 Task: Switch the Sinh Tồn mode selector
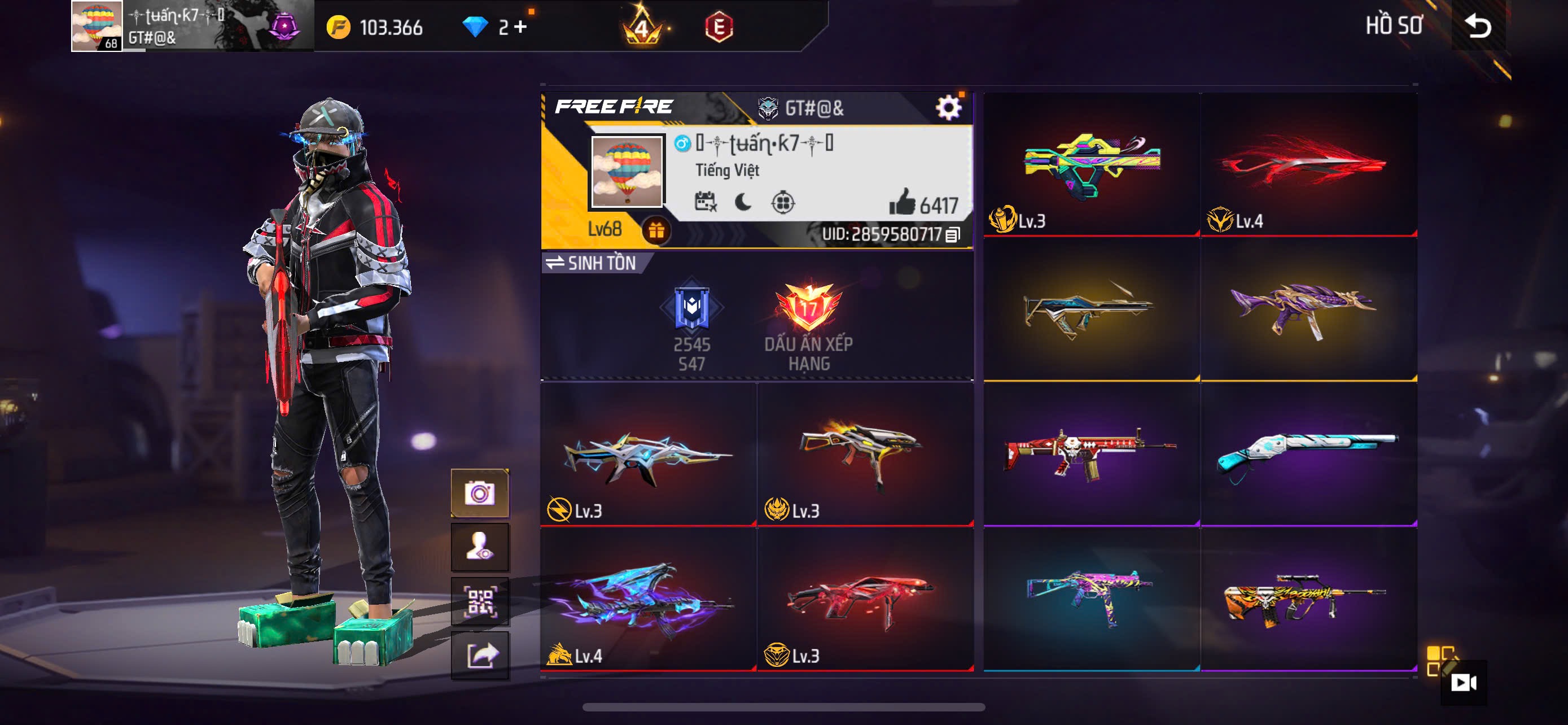click(591, 263)
